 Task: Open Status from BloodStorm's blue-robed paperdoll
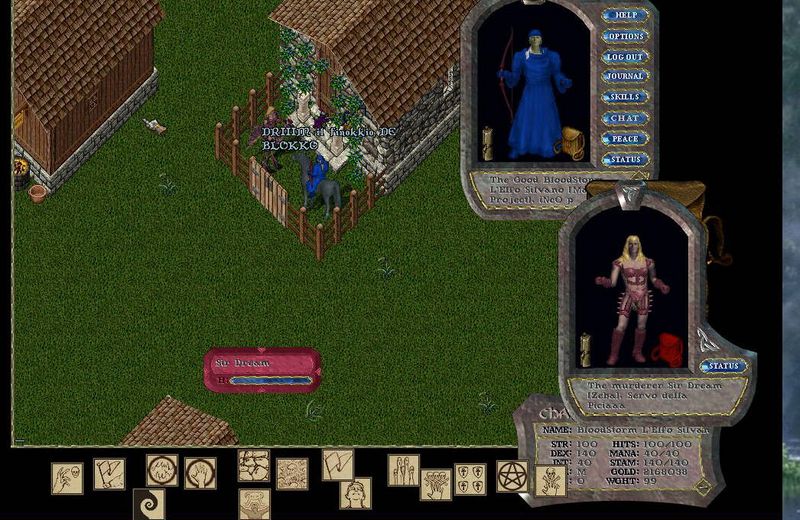(x=625, y=160)
